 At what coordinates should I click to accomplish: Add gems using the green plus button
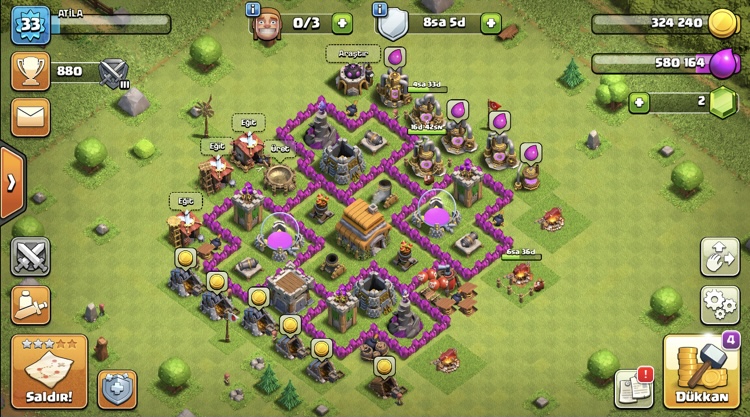click(x=639, y=102)
